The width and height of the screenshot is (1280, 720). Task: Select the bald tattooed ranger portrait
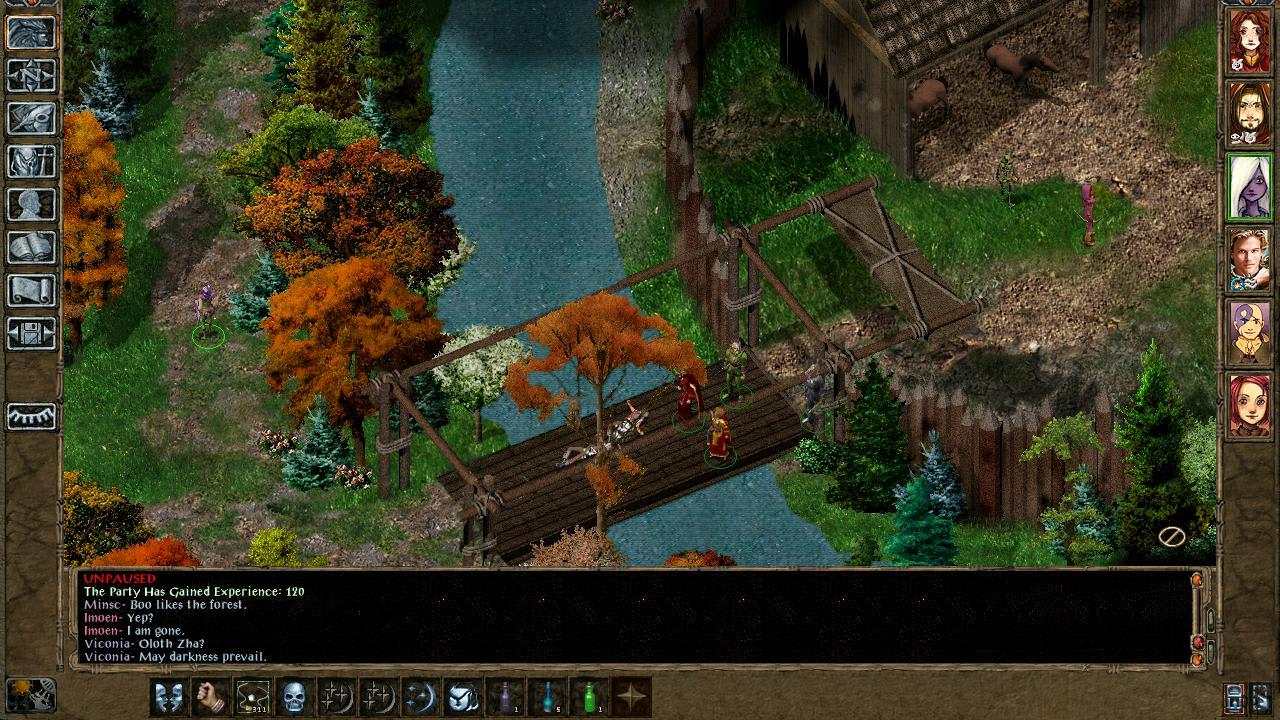[1249, 333]
